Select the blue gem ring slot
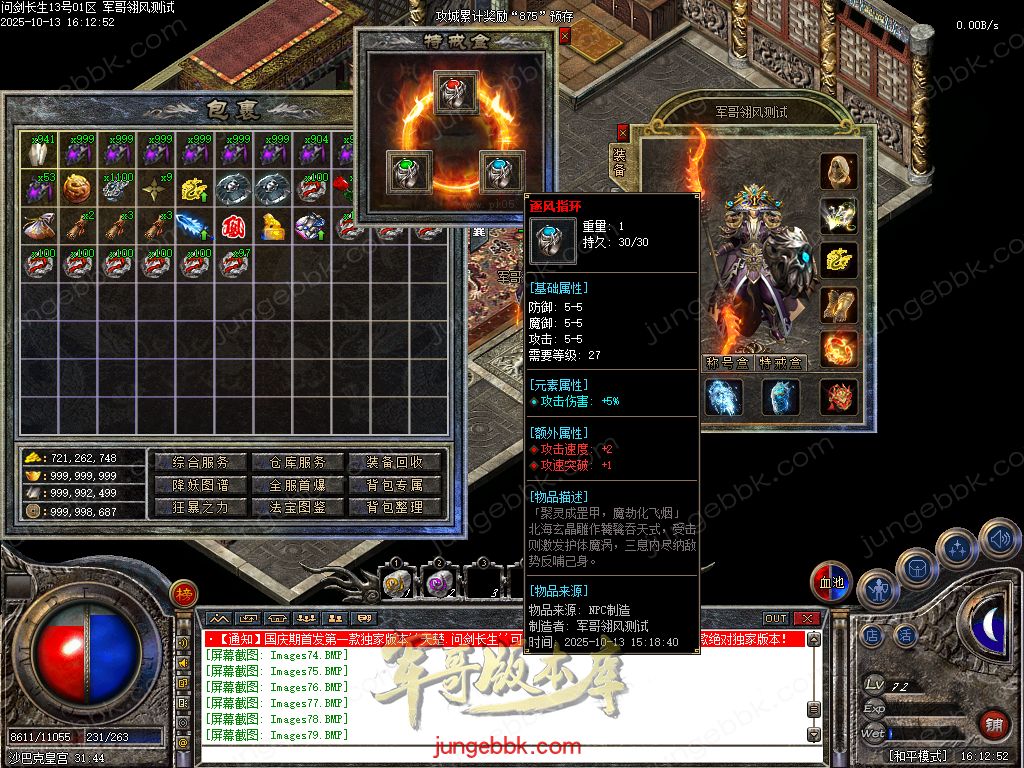Image resolution: width=1024 pixels, height=768 pixels. [503, 172]
